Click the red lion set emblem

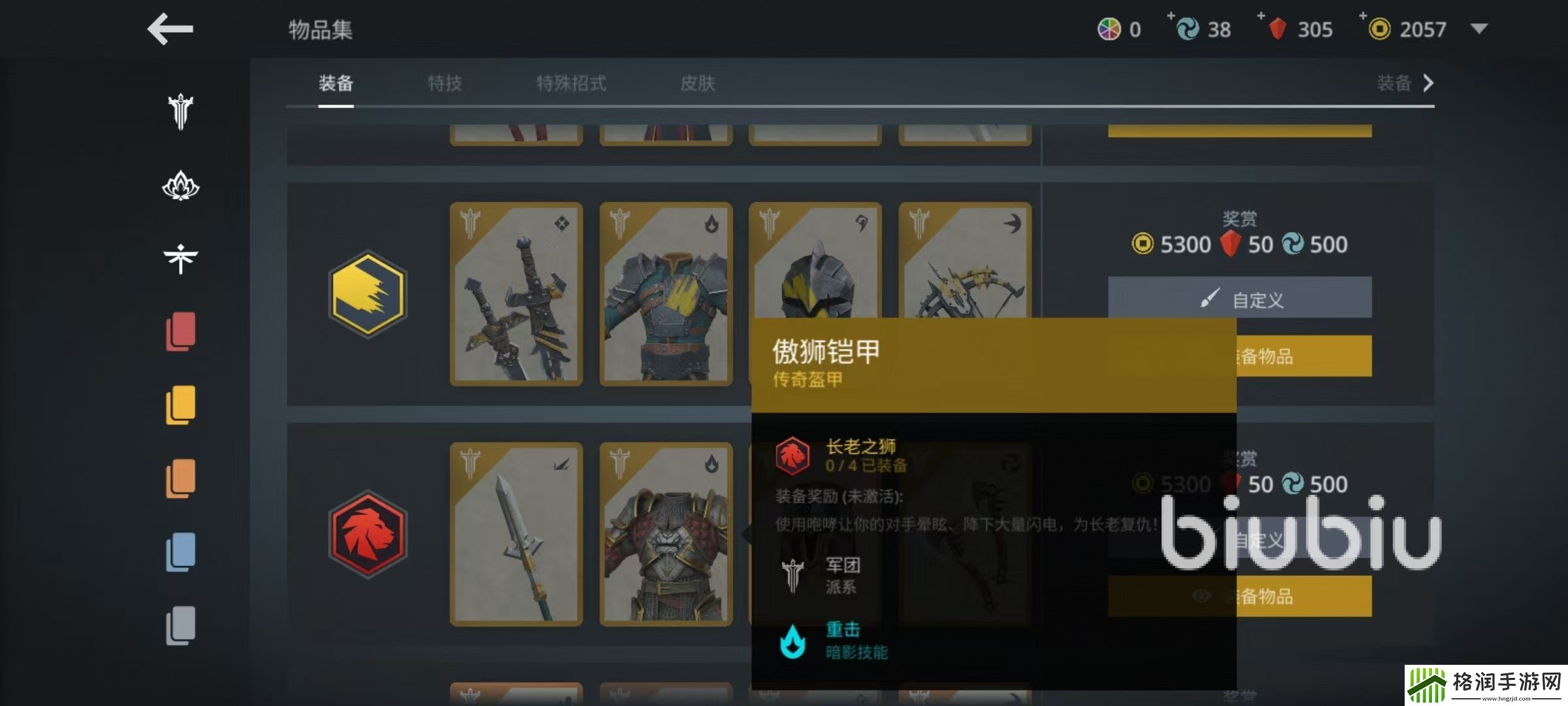[368, 531]
